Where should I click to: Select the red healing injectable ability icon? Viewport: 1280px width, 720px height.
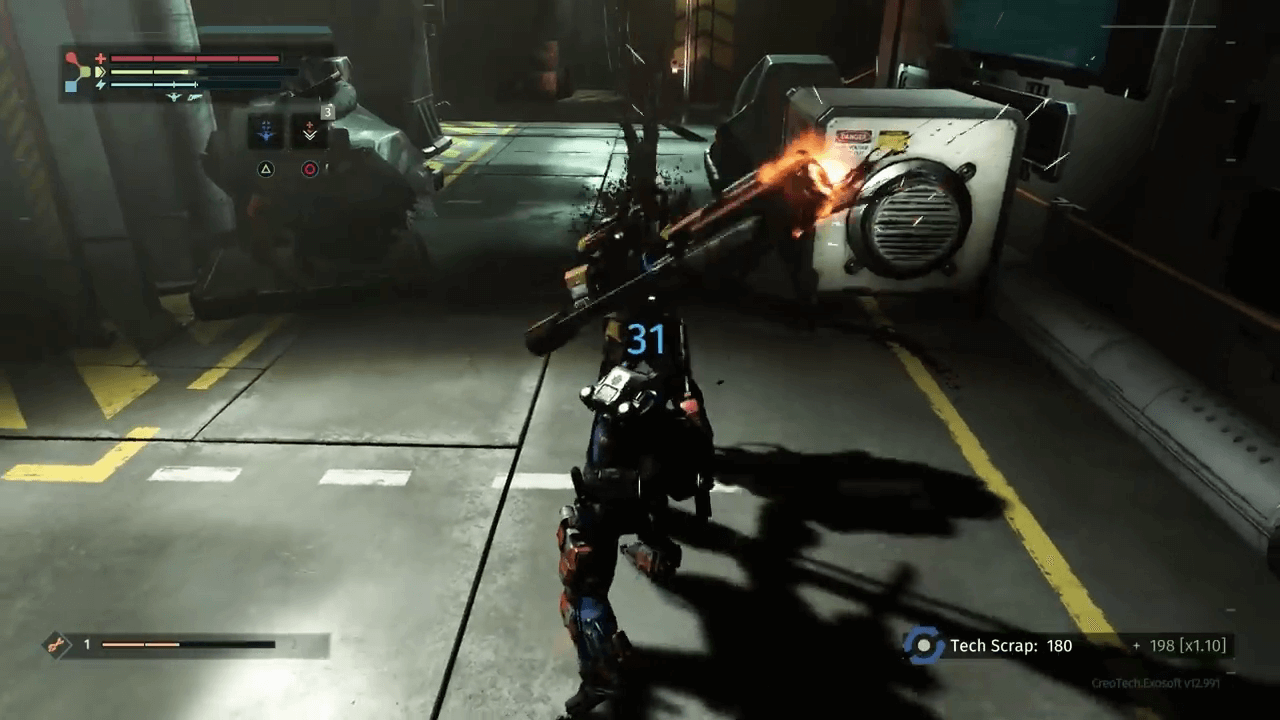point(309,130)
